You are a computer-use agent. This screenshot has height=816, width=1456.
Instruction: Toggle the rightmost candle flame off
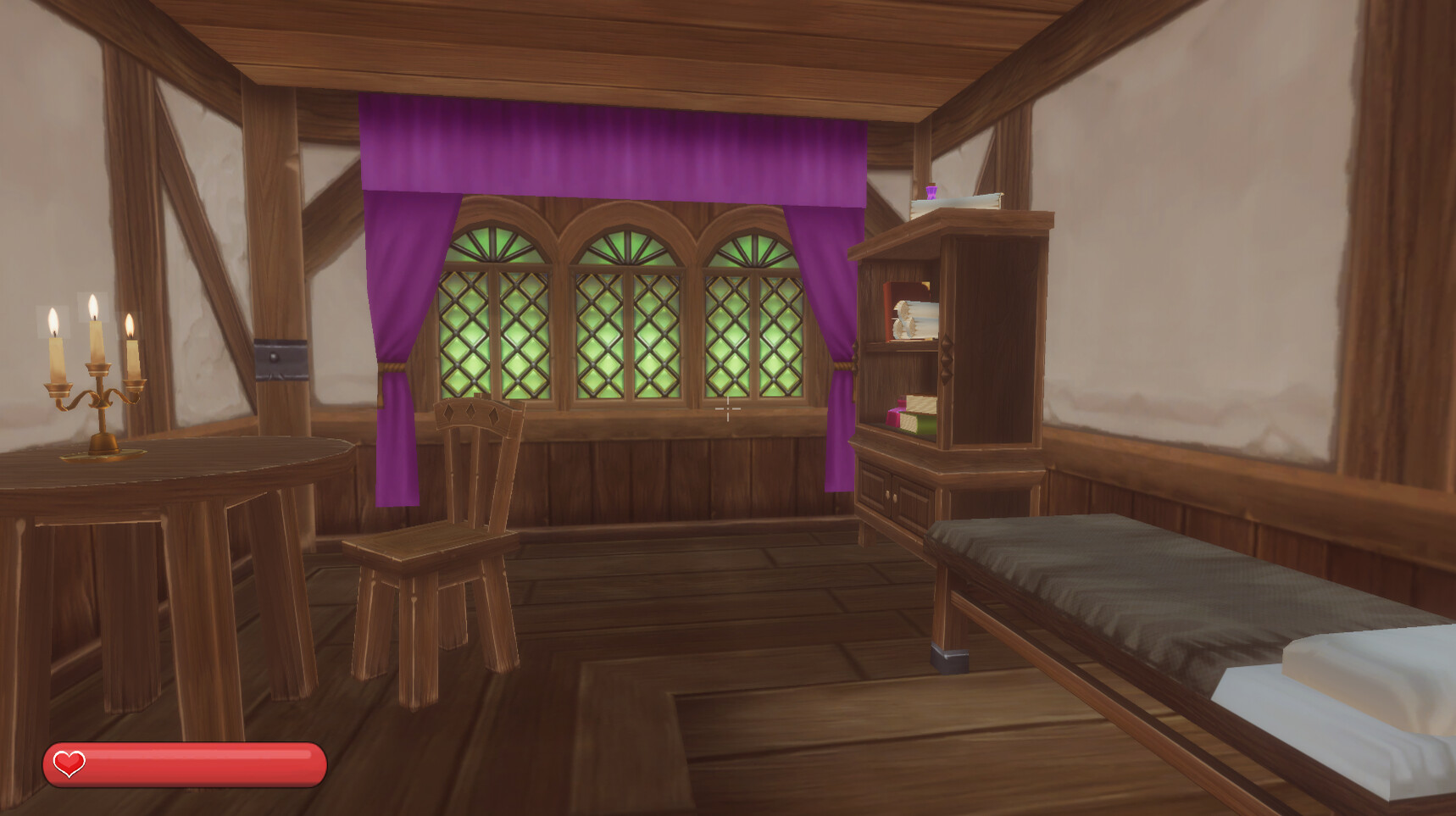click(131, 325)
